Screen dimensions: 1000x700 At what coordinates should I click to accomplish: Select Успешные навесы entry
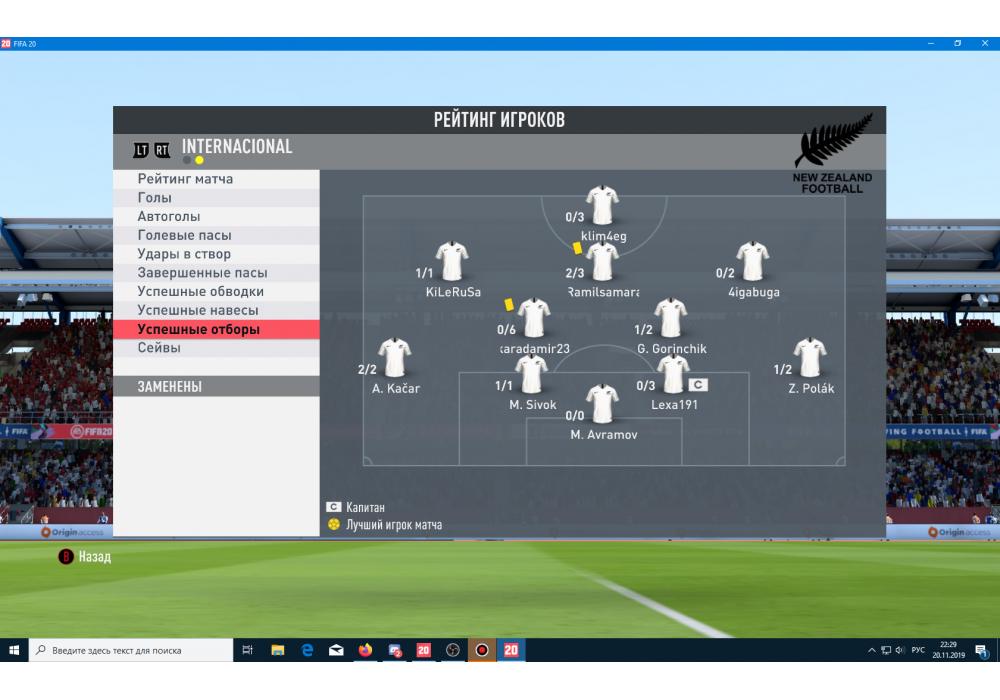click(x=198, y=311)
